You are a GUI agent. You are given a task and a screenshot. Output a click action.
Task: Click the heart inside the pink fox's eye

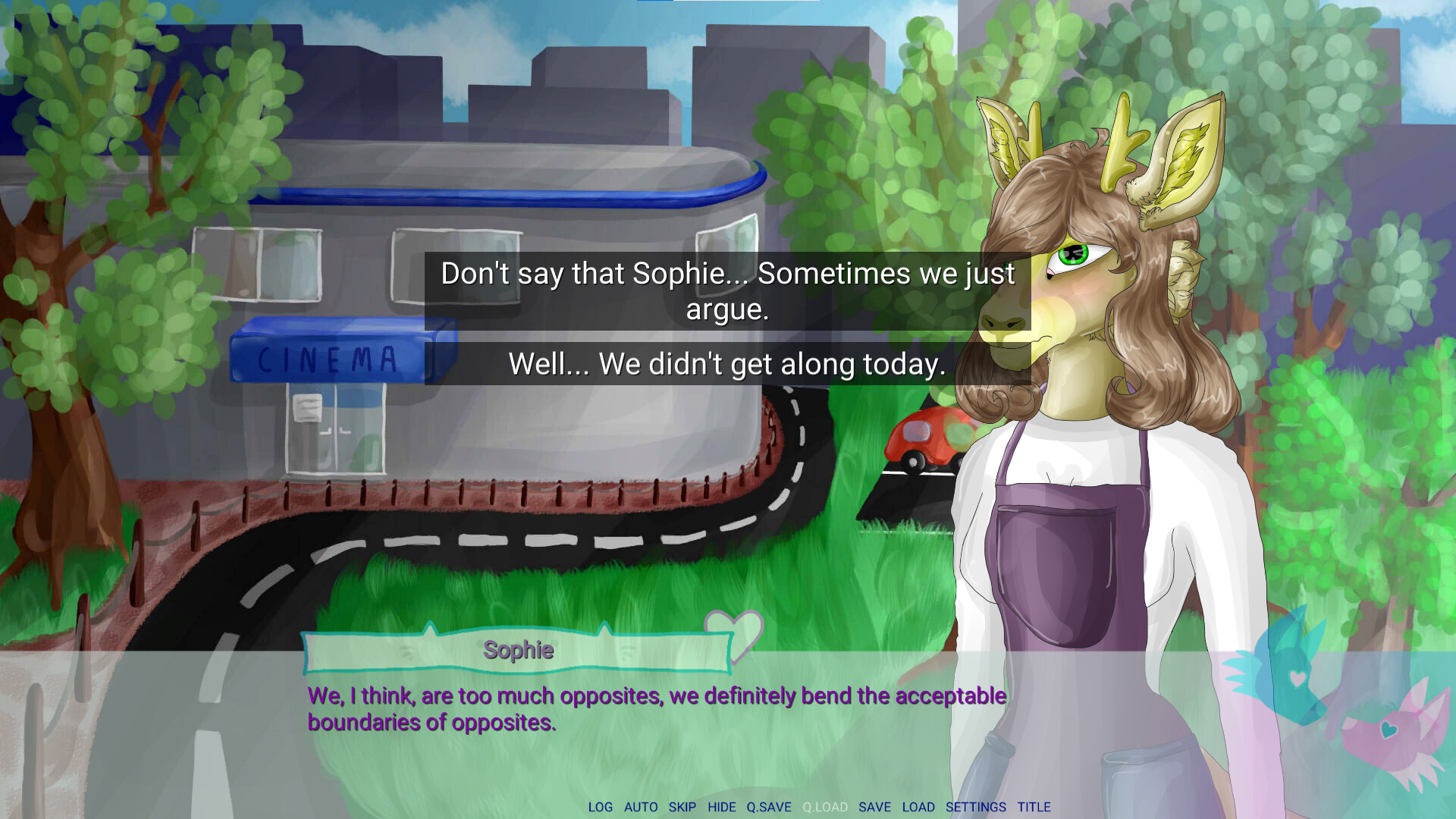(1389, 730)
